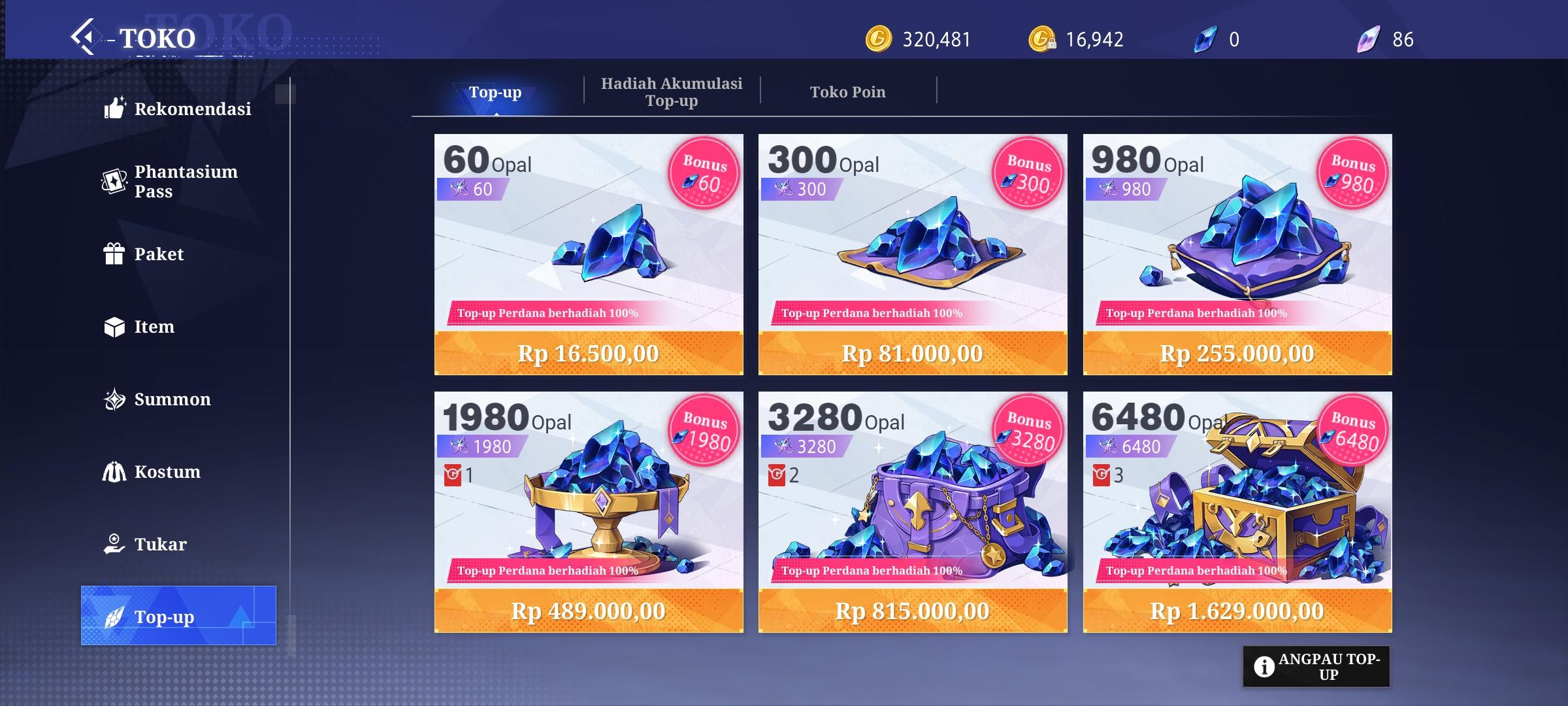This screenshot has width=1568, height=706.
Task: Open the Paket gift icon
Action: point(114,254)
